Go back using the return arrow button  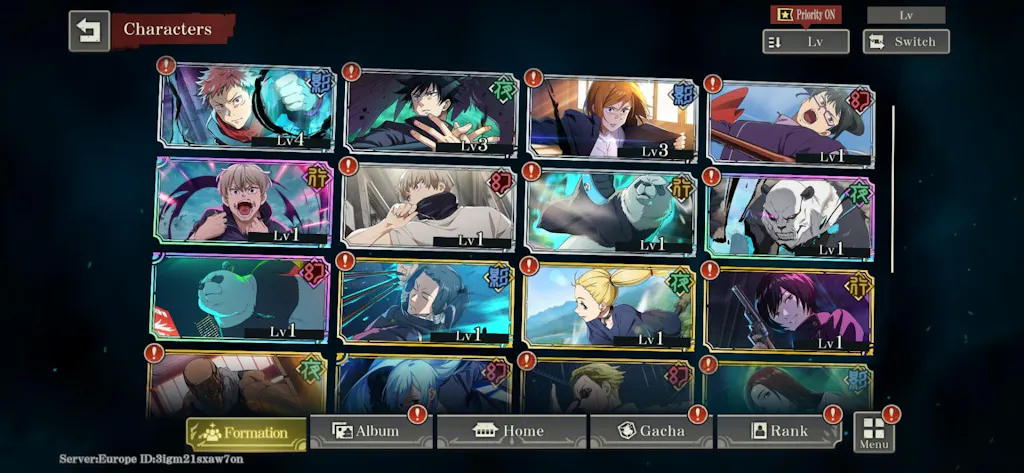click(89, 31)
